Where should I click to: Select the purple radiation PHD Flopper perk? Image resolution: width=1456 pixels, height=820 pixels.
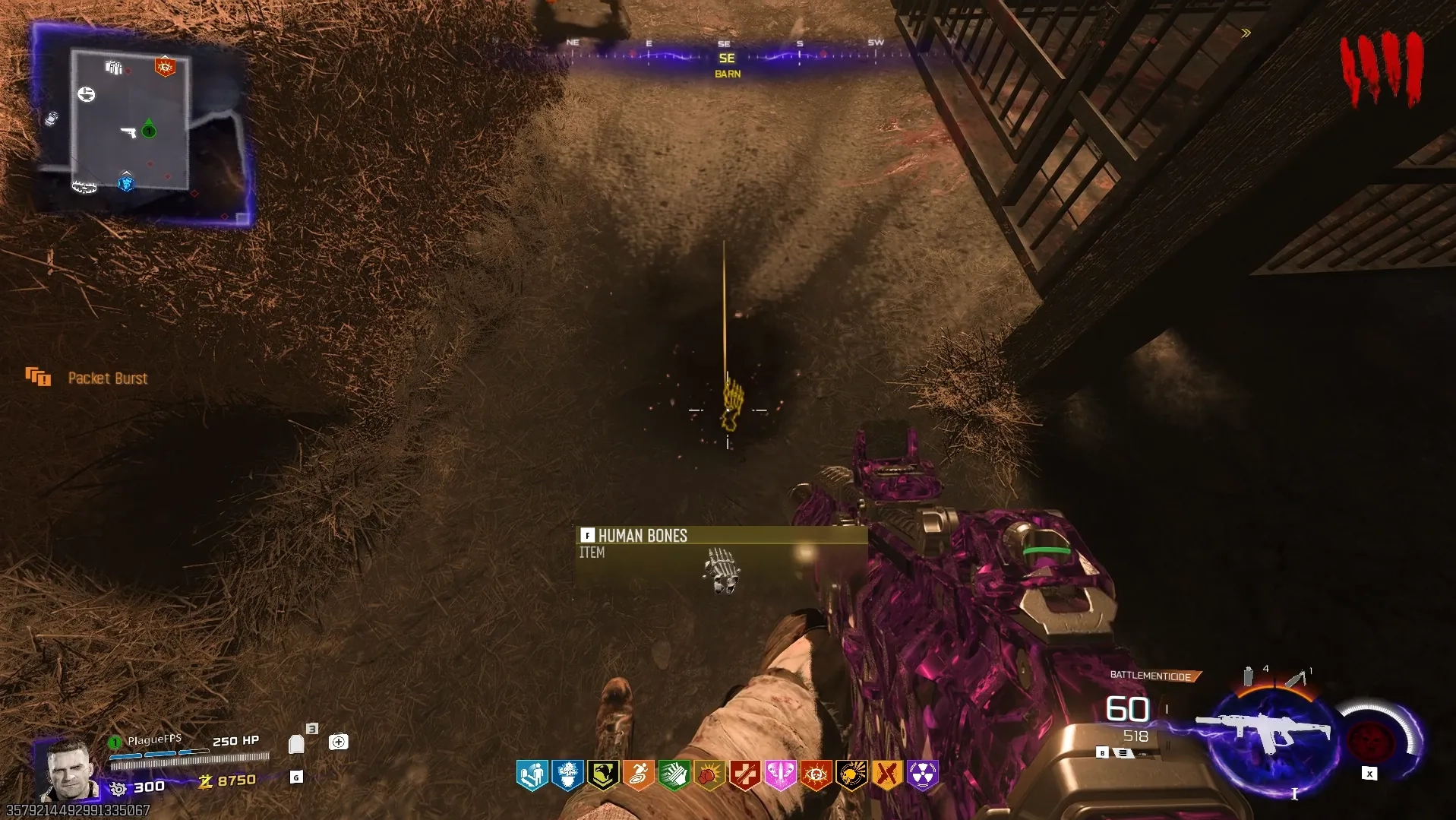click(922, 775)
